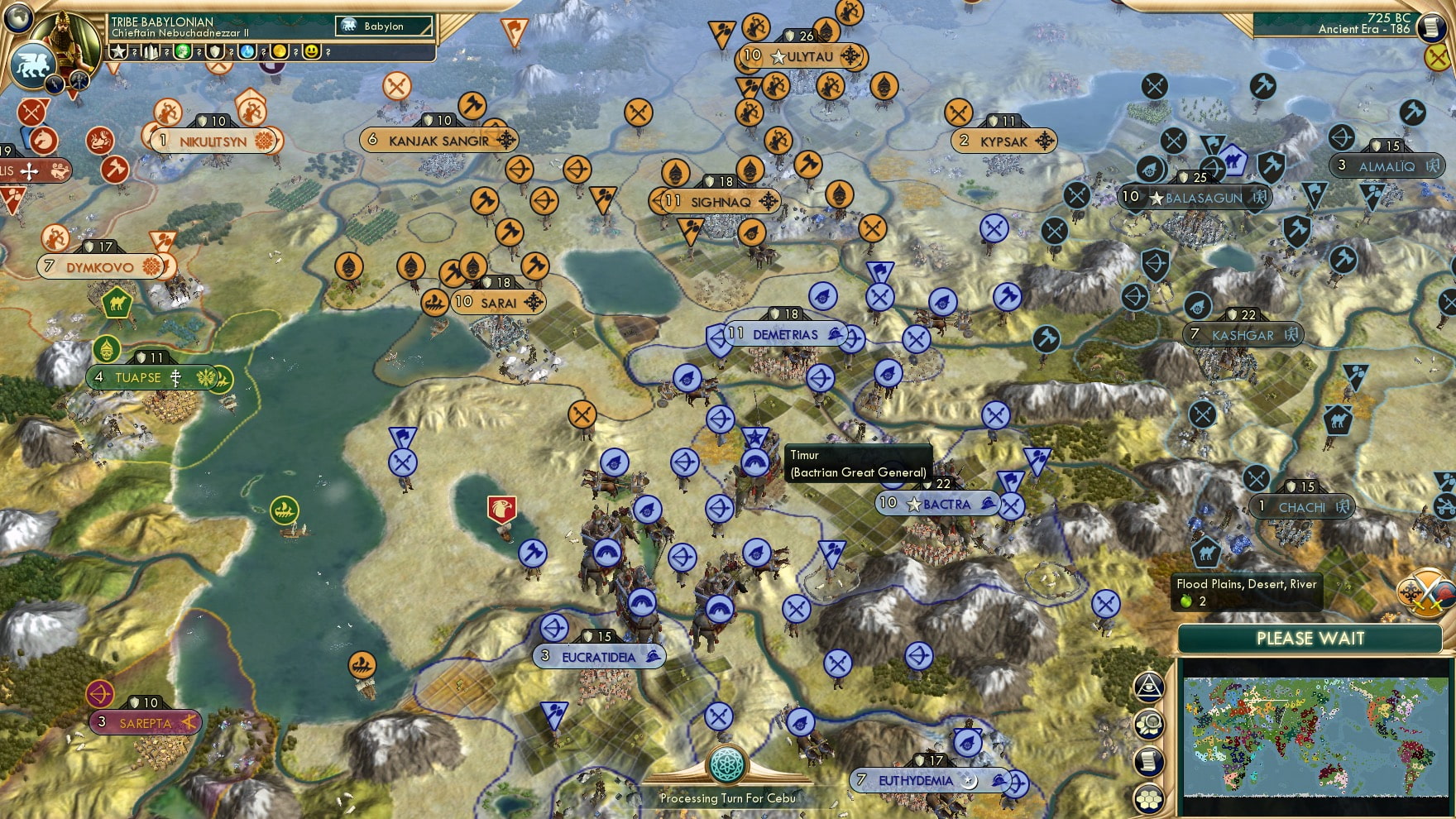
Task: Click the military shield icon on the top bar
Action: pos(217,51)
